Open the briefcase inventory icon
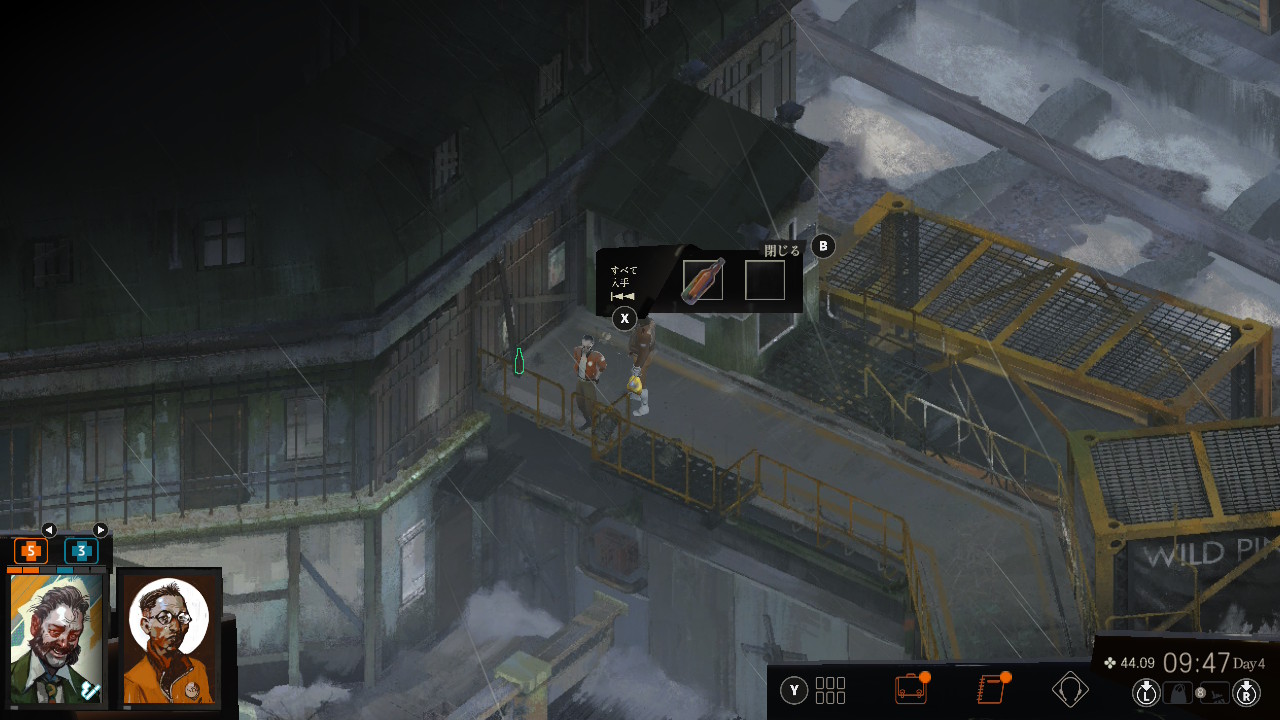This screenshot has height=720, width=1280. [910, 689]
